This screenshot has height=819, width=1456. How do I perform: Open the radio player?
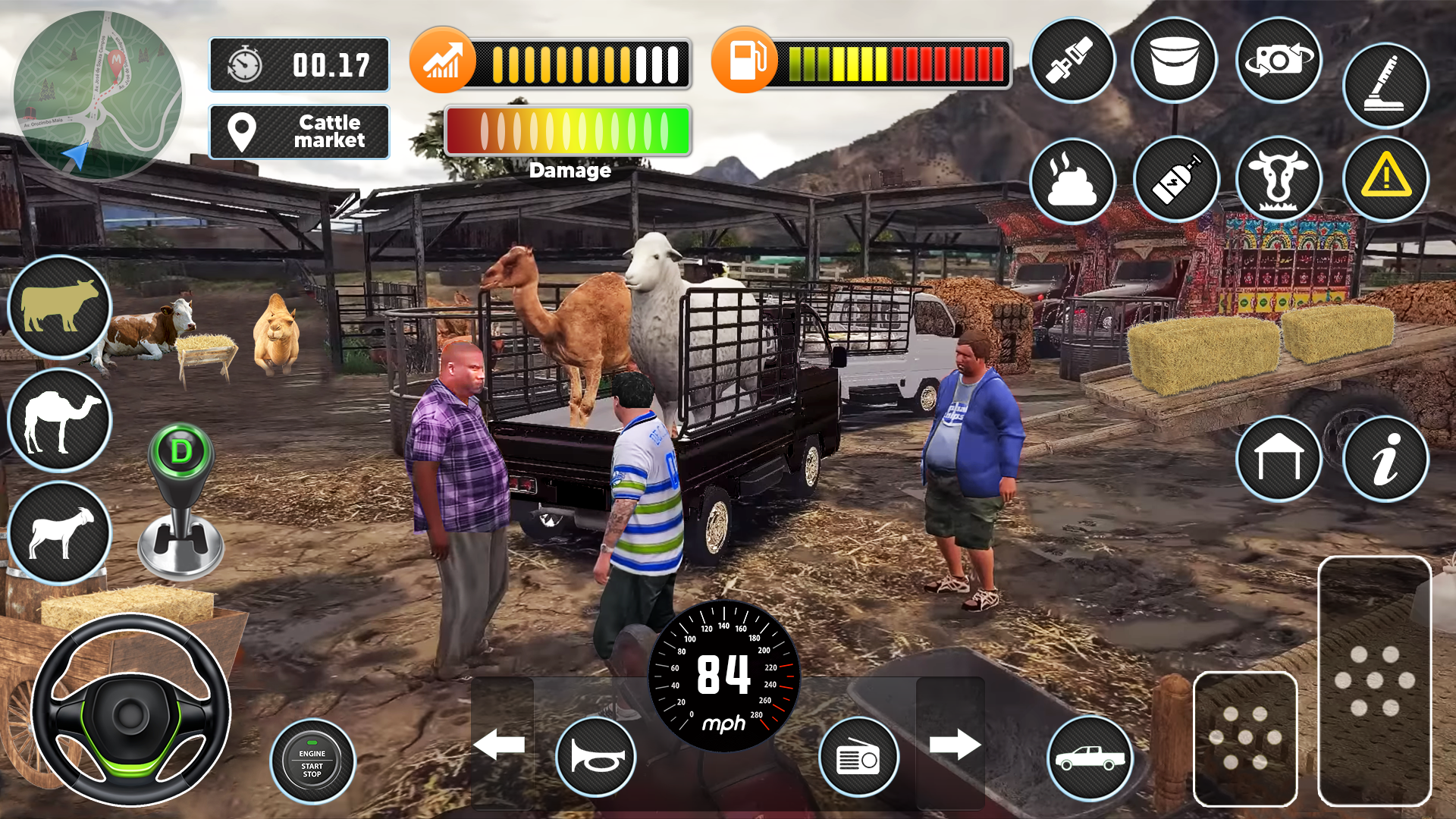click(x=861, y=757)
